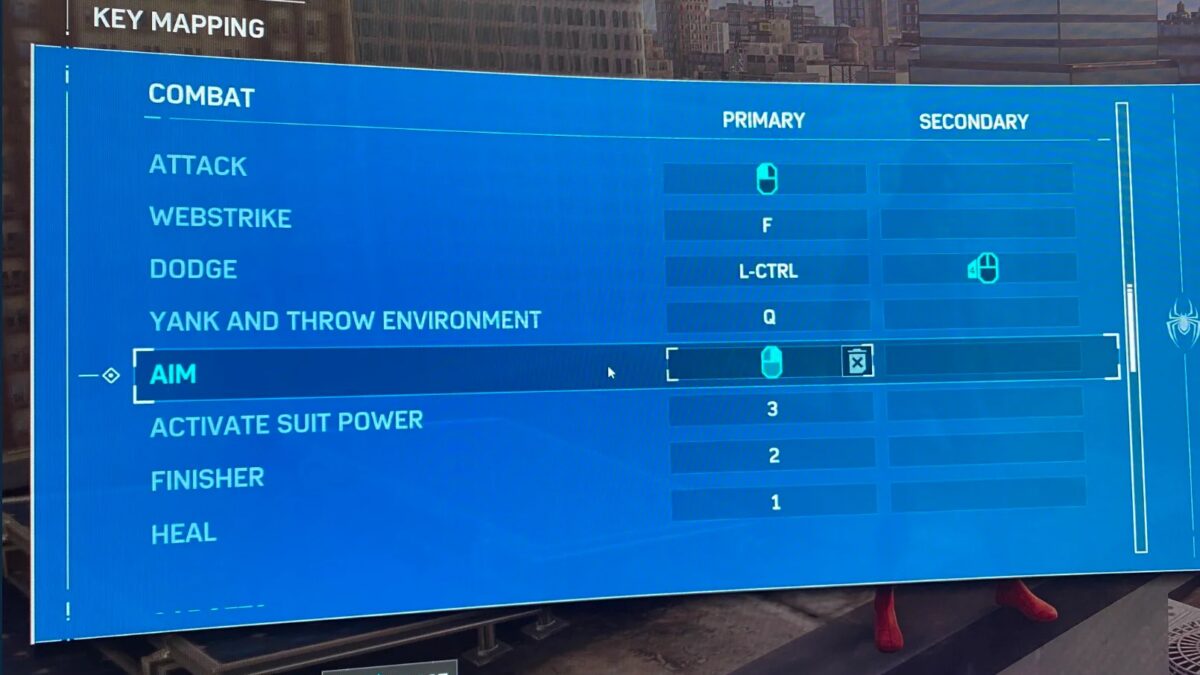Set a secondary binding for Webstrike
Image resolution: width=1200 pixels, height=675 pixels.
point(977,223)
